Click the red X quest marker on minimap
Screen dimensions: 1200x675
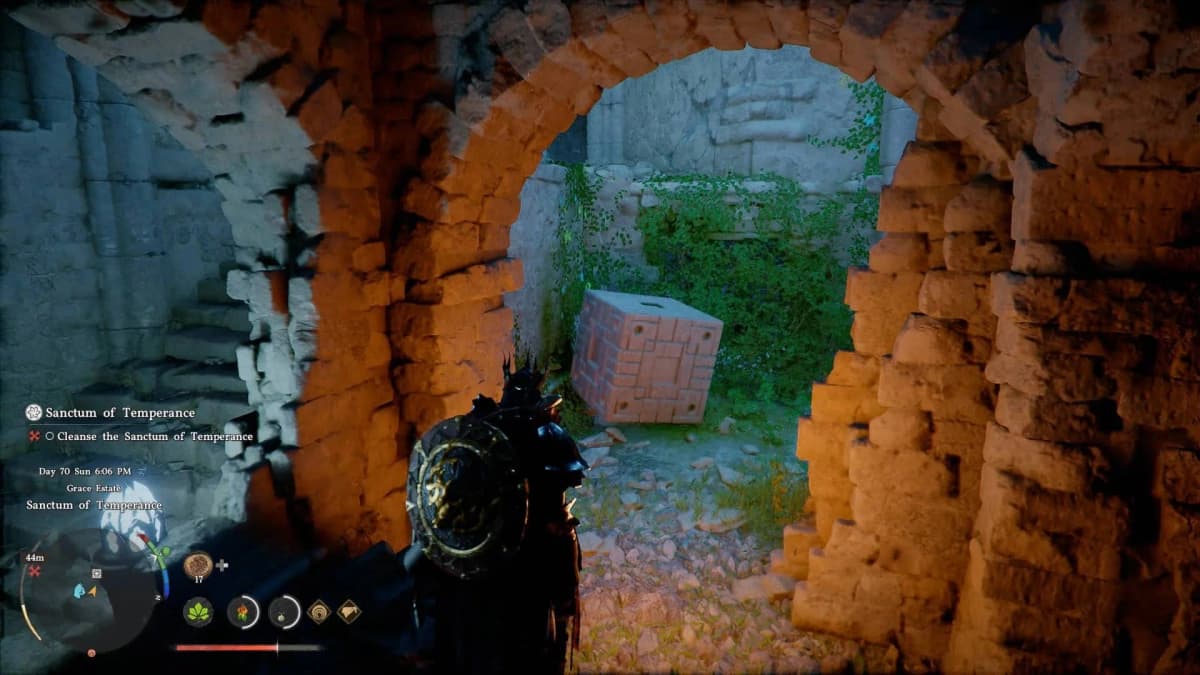35,571
